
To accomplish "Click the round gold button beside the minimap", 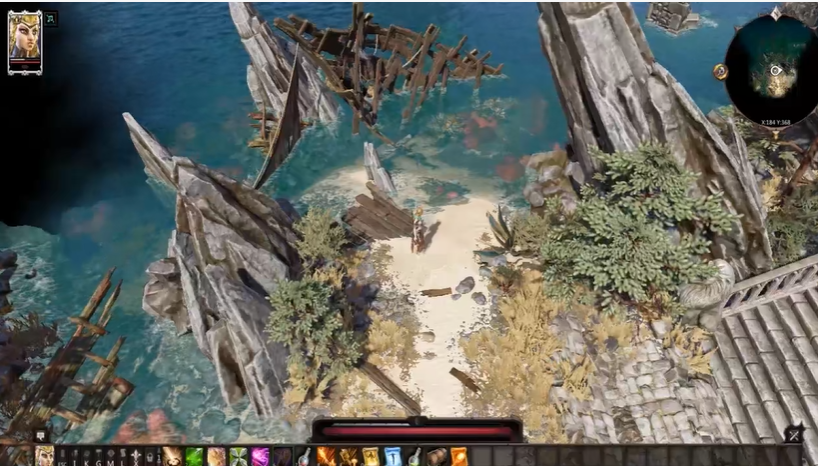I will [x=720, y=71].
